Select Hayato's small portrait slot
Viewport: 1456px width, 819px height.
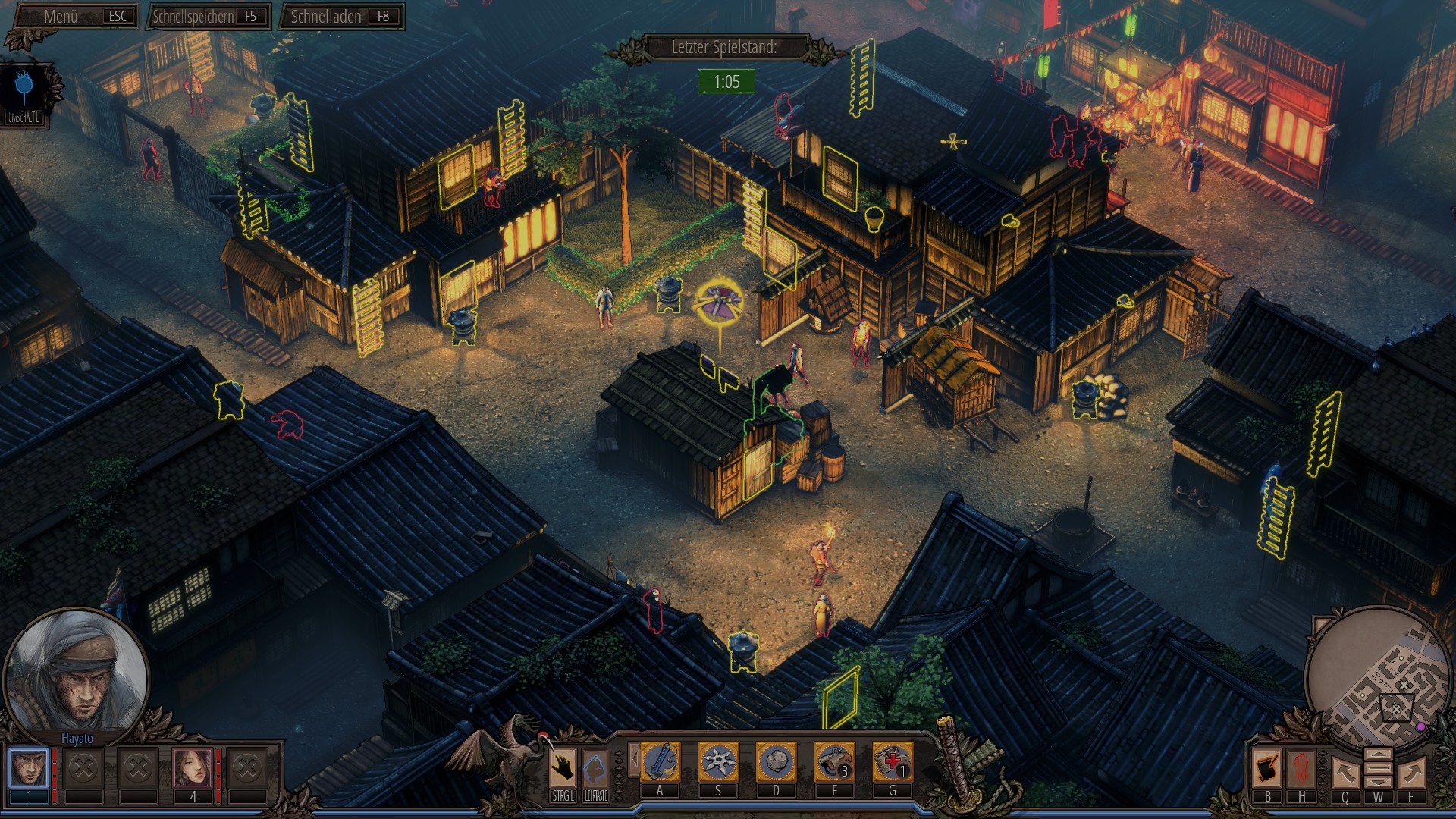click(x=29, y=767)
